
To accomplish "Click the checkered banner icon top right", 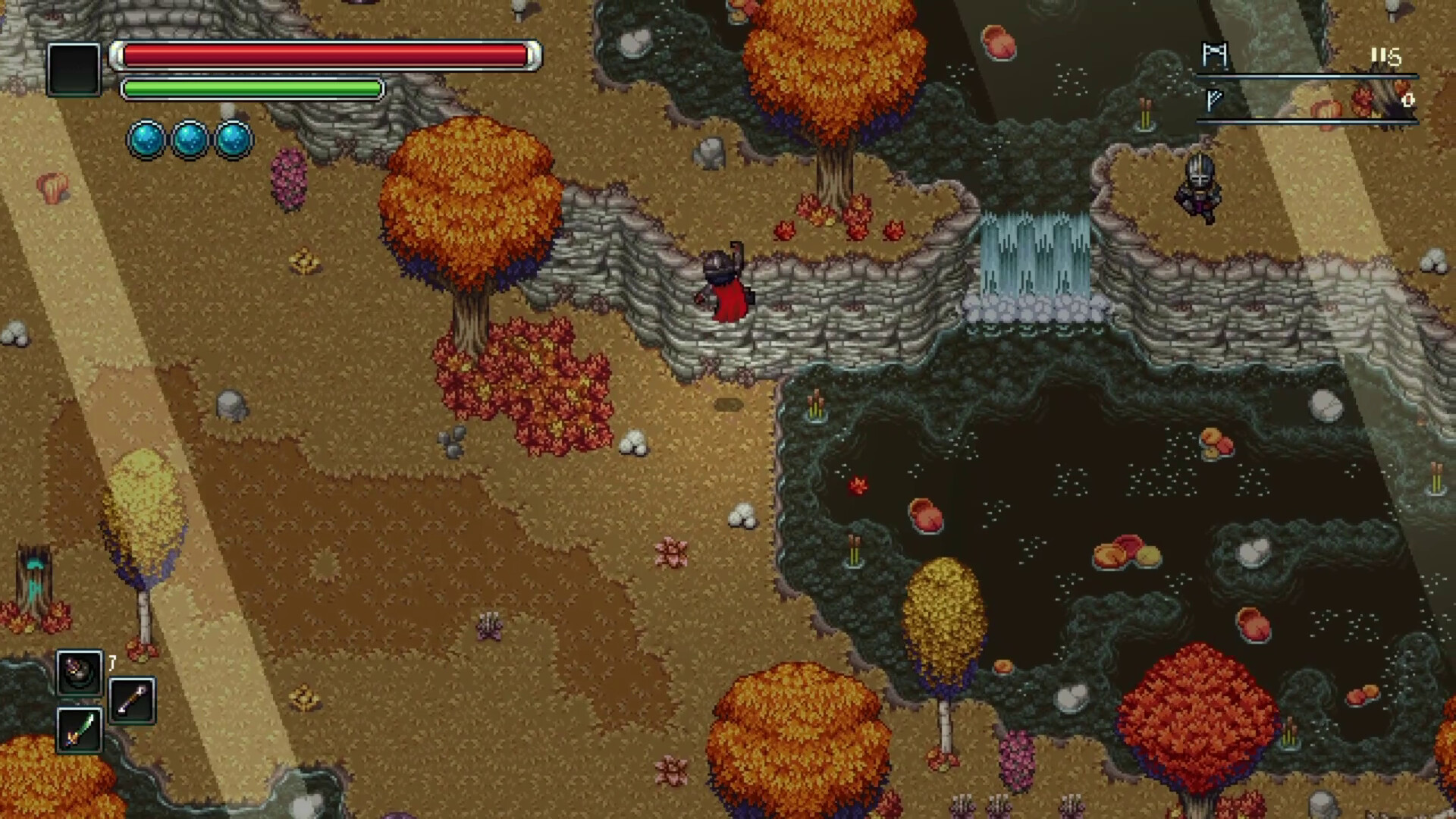I will (x=1214, y=55).
